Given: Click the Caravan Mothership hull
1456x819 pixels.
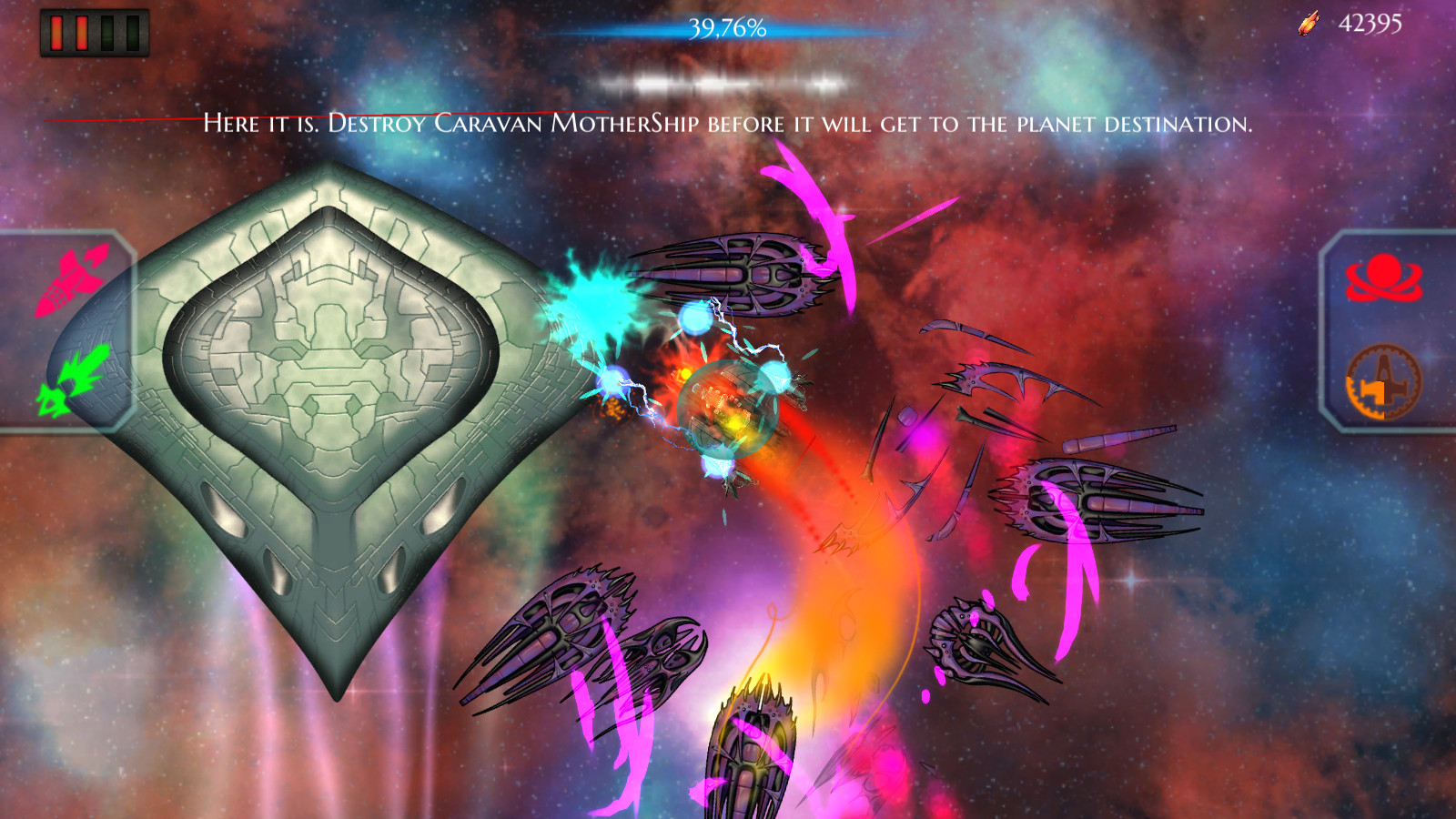Looking at the screenshot, I should tap(328, 391).
